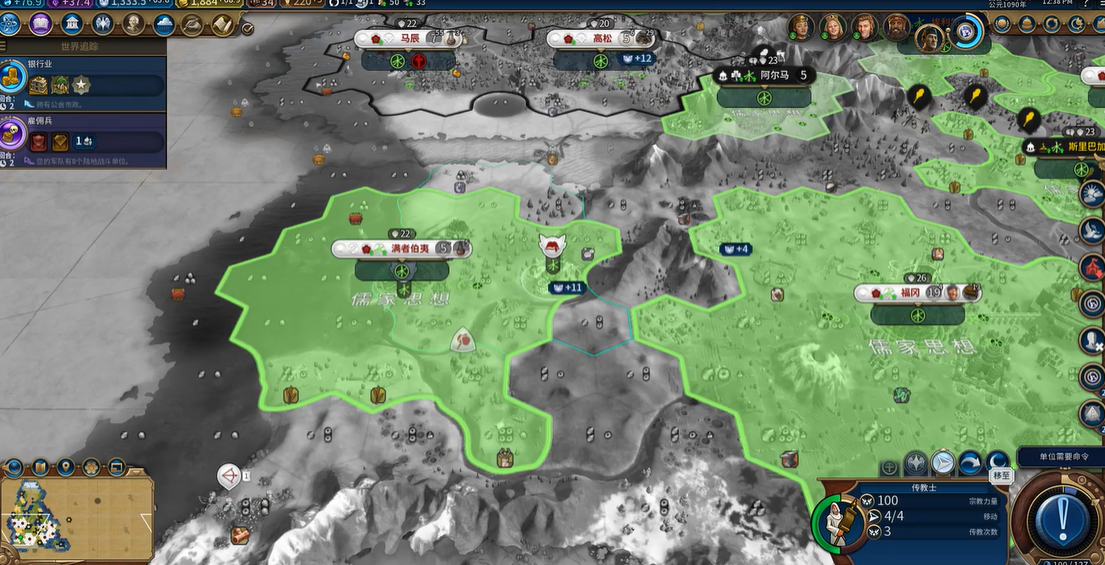
Task: Select the 银行业 civic research entry
Action: click(83, 78)
